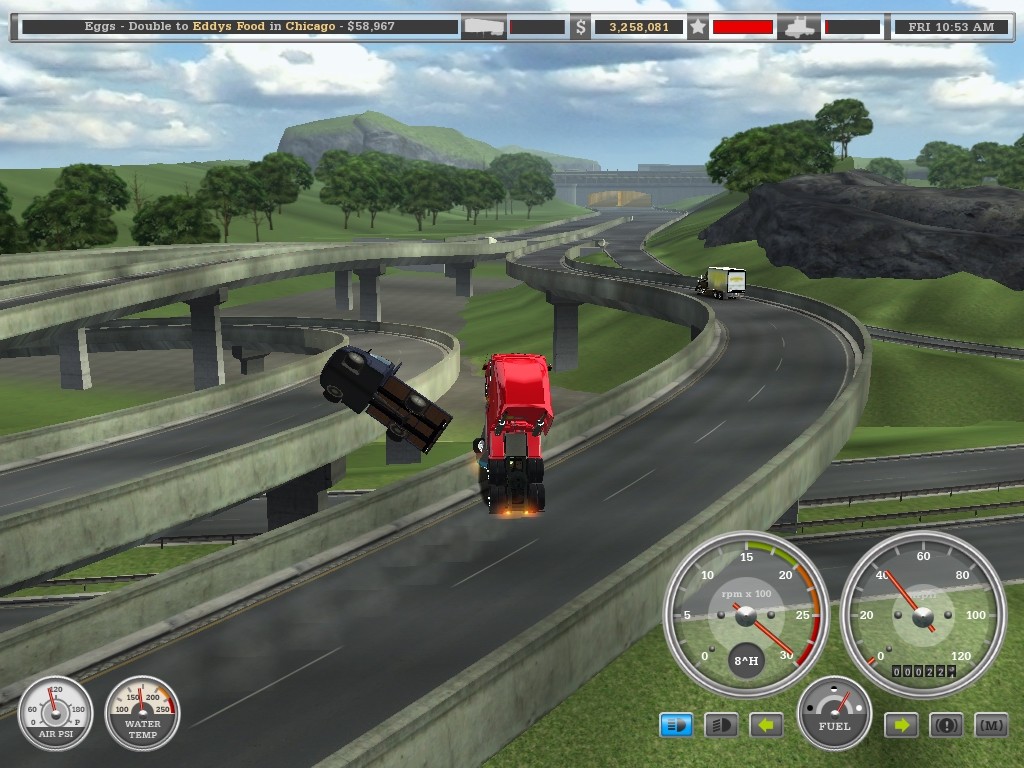Activate the right turn signal arrow
Image resolution: width=1024 pixels, height=768 pixels.
[900, 725]
